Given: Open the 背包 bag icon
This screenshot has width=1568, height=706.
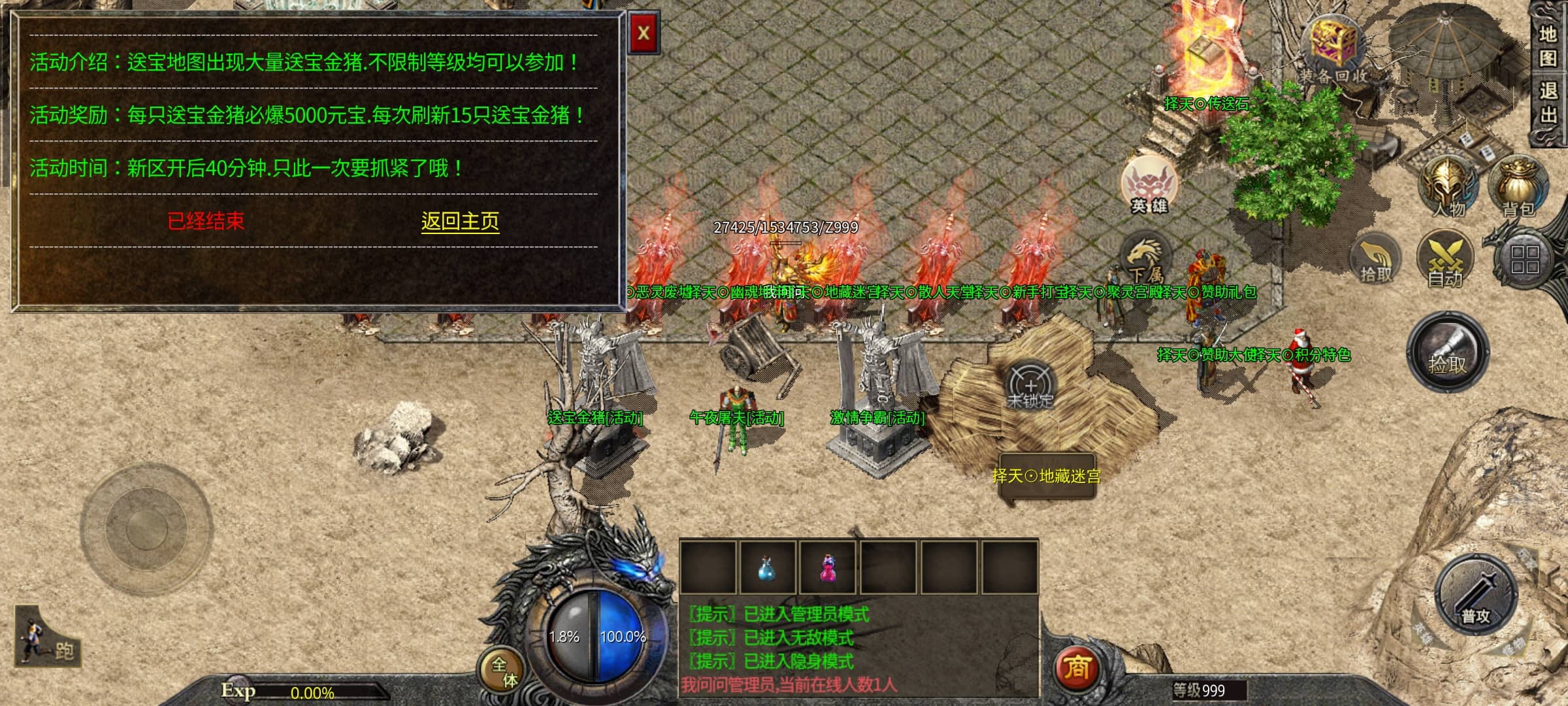Looking at the screenshot, I should tap(1518, 187).
